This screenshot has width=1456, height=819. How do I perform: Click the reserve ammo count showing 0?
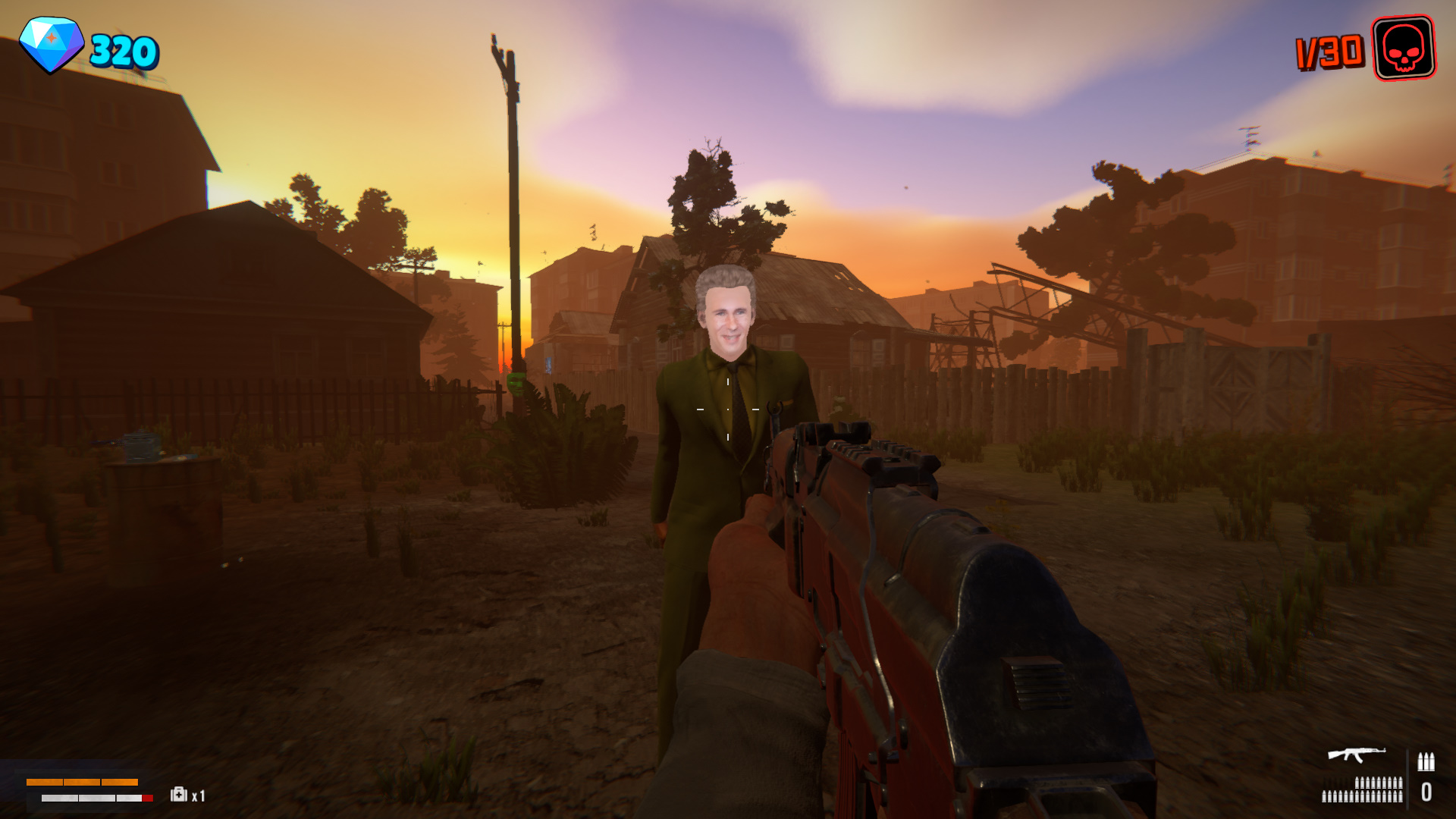[x=1427, y=792]
